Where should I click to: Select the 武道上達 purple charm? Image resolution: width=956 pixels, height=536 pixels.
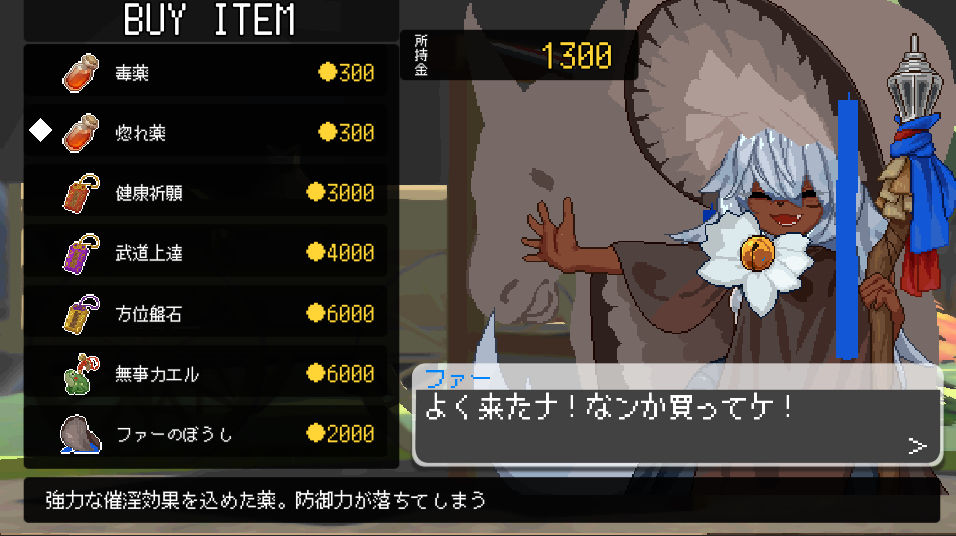pos(205,253)
